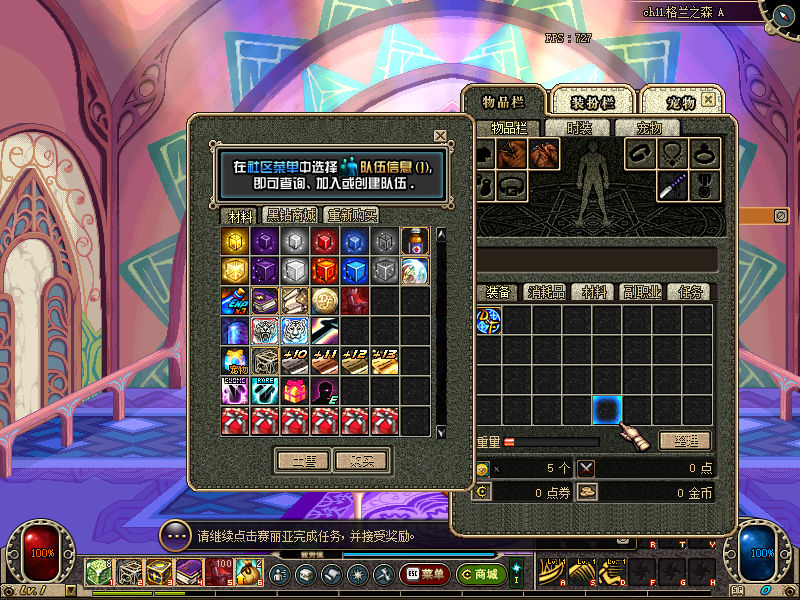
Task: Choose the red potion bottle shop item
Action: coord(415,241)
